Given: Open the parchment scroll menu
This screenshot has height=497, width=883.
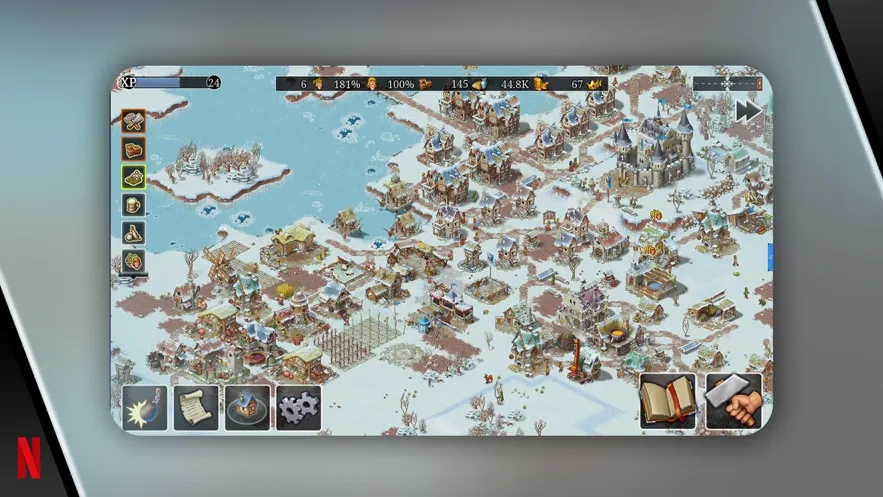Looking at the screenshot, I should click(x=196, y=407).
